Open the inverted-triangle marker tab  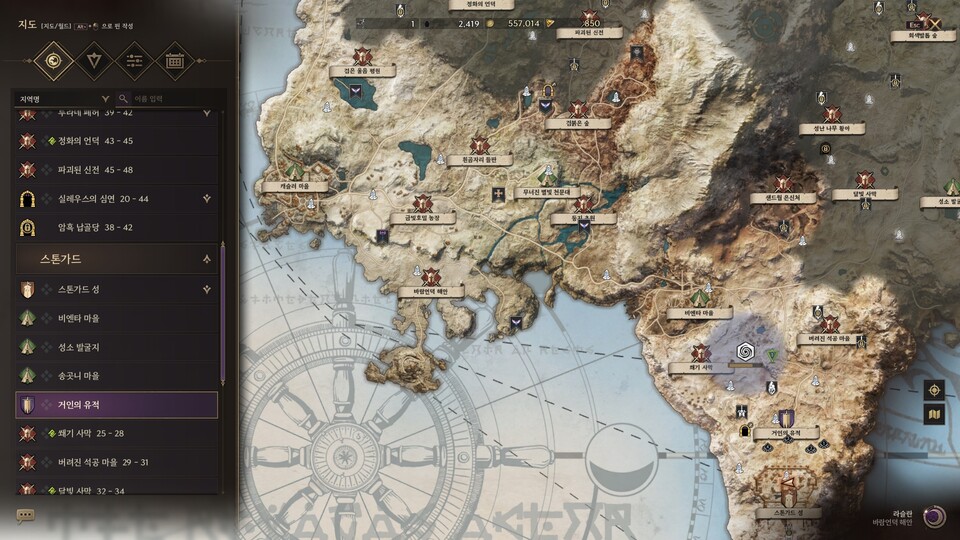coord(93,61)
